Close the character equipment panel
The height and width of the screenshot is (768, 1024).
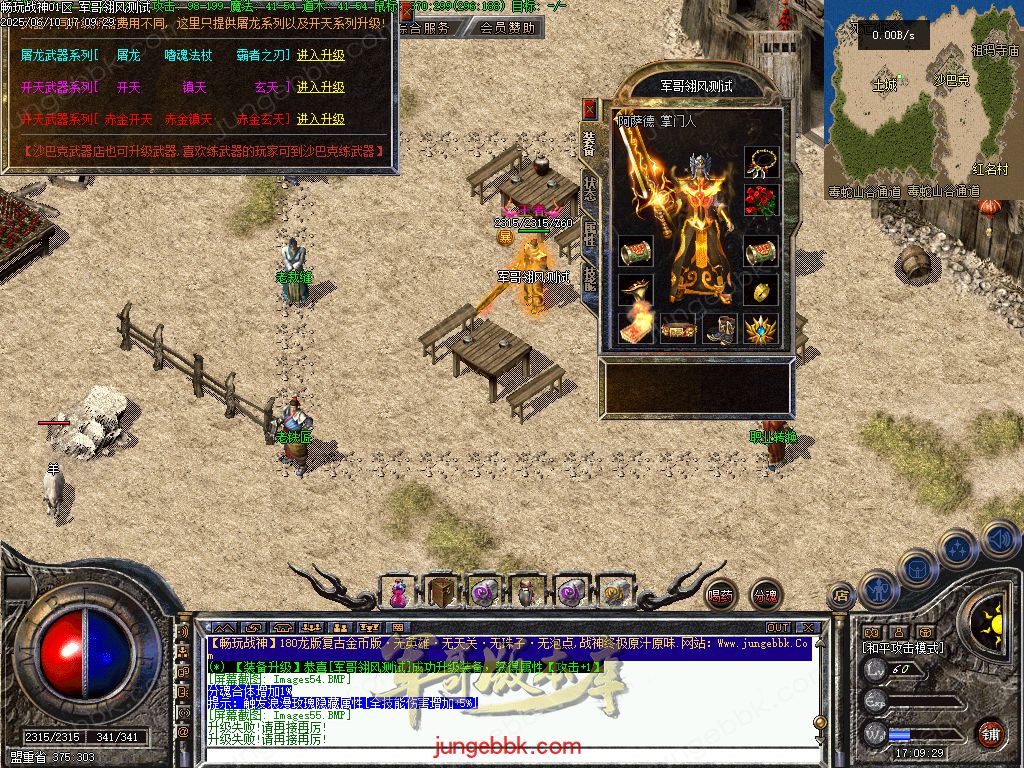(590, 108)
